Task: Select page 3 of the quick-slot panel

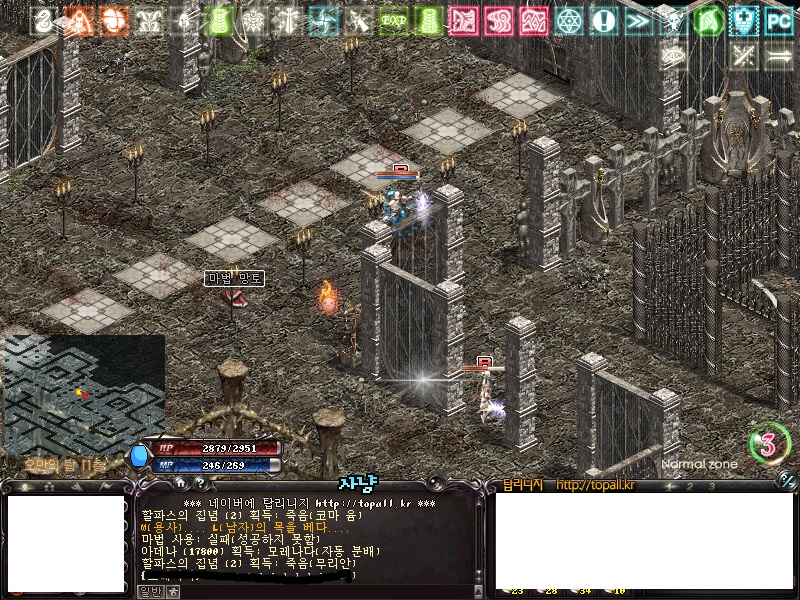Action: (x=712, y=486)
